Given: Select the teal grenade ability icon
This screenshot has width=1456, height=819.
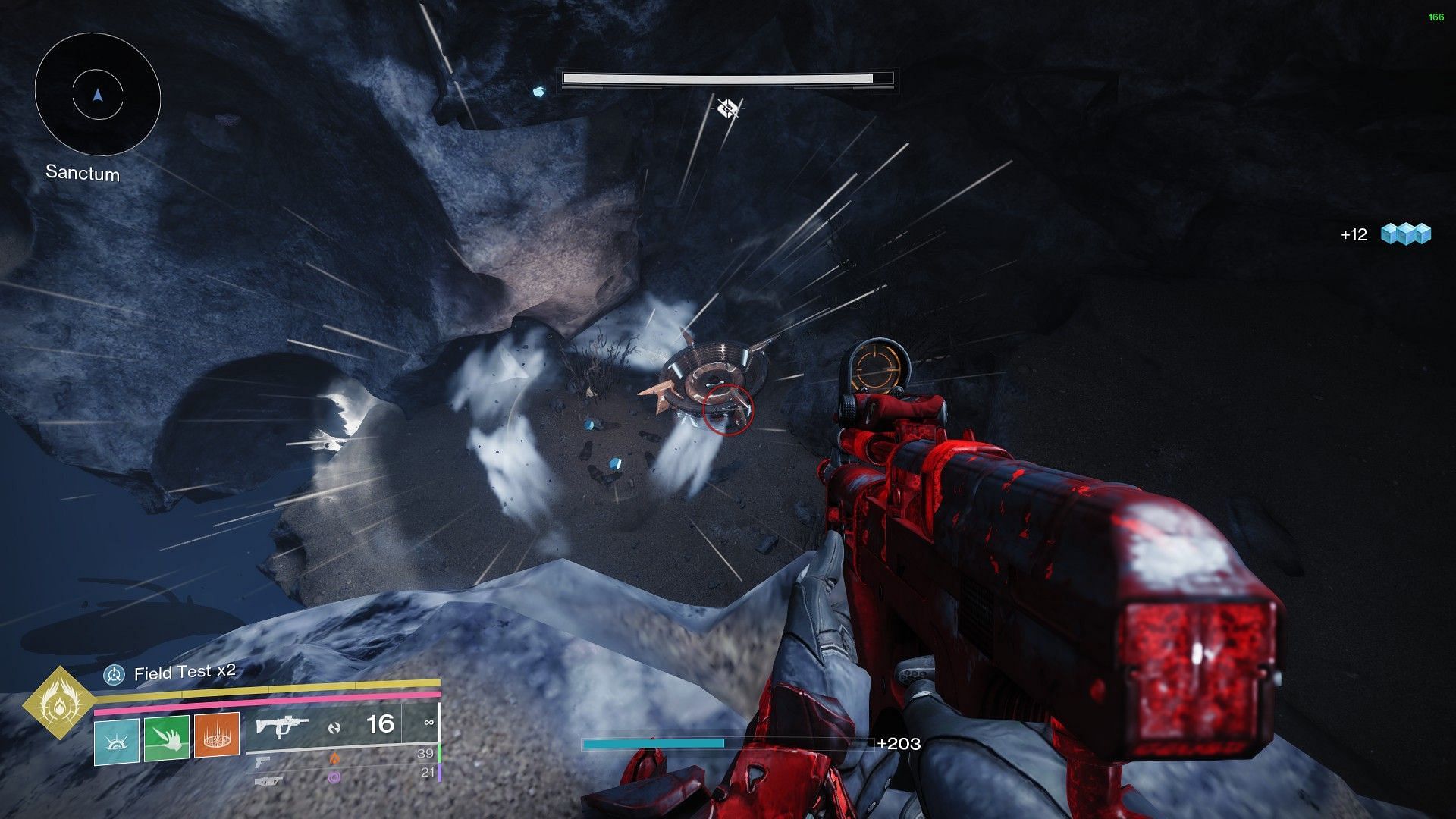Looking at the screenshot, I should point(117,740).
